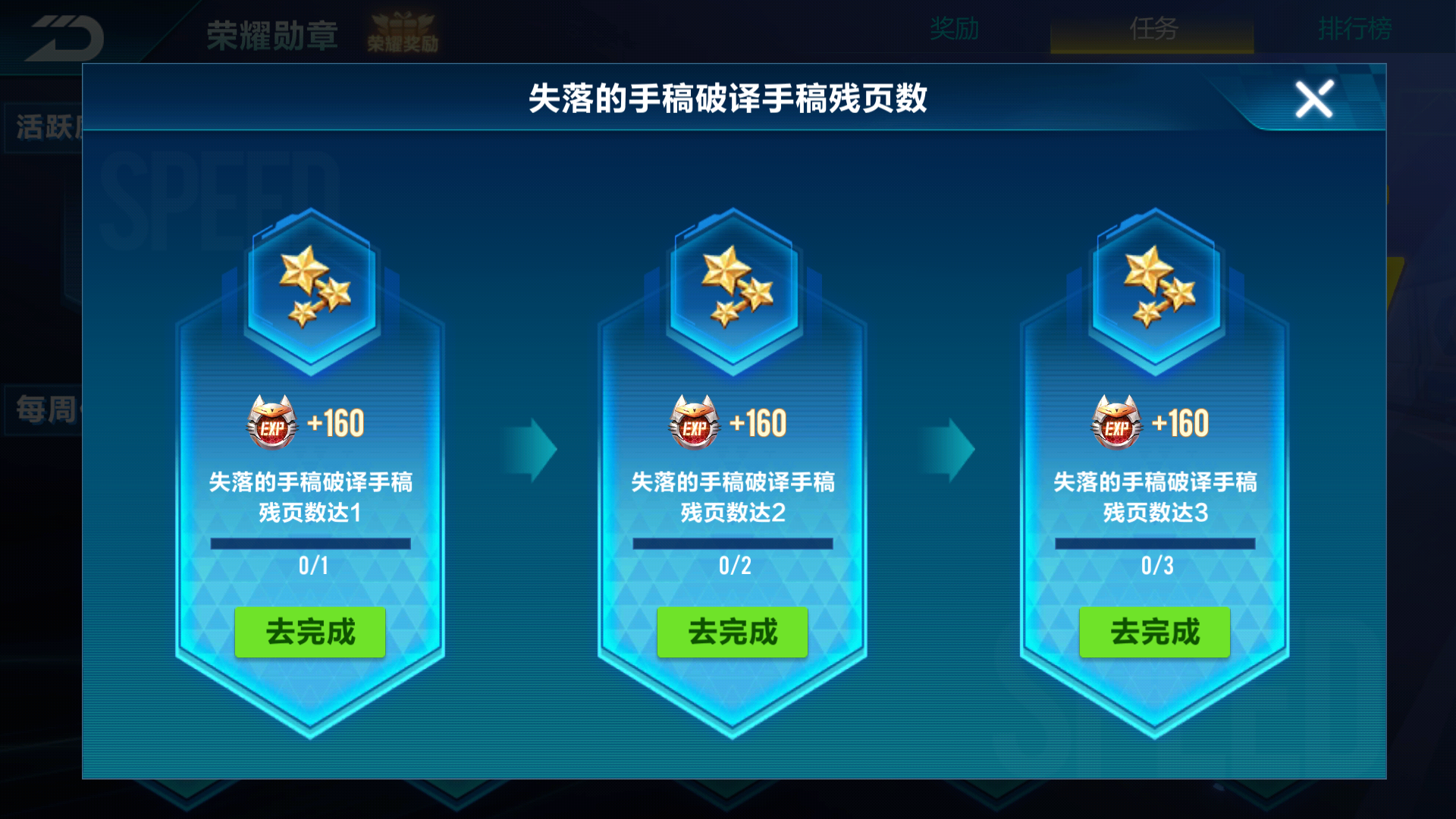The image size is (1456, 819).
Task: Open the 排行榜 tab
Action: tap(1354, 29)
